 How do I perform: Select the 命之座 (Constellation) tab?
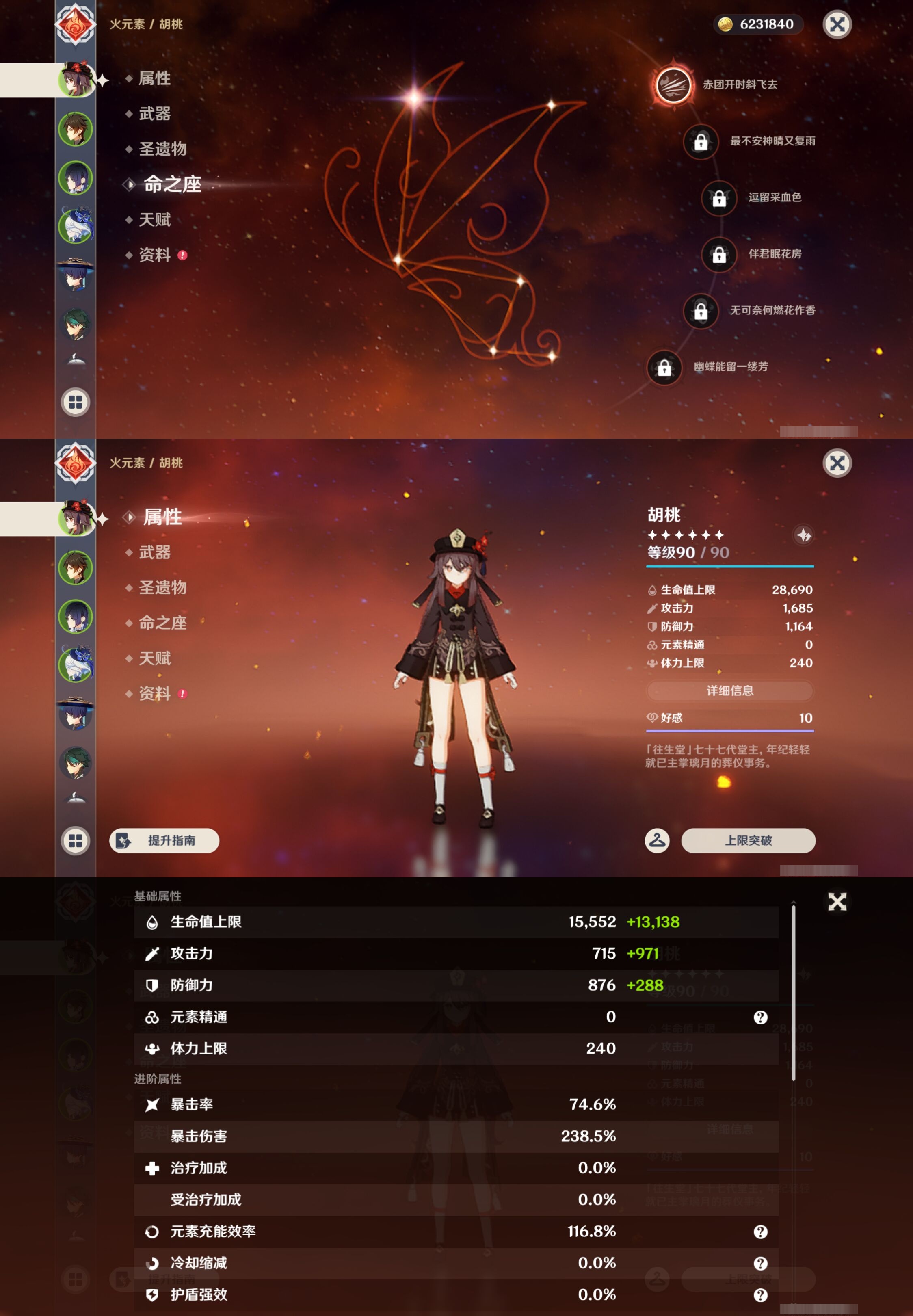[169, 185]
